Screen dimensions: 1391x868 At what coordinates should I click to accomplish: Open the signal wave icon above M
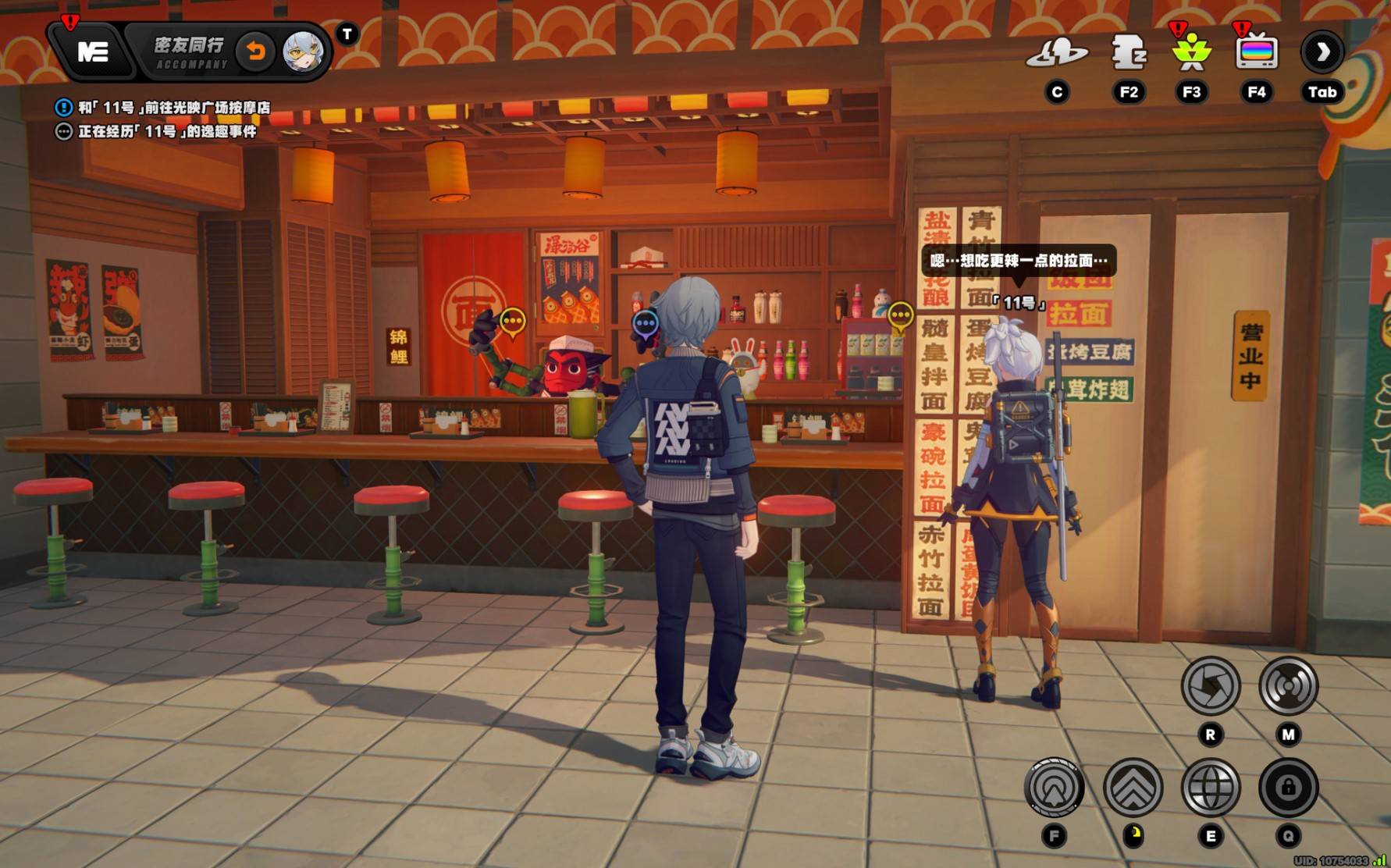[x=1288, y=686]
